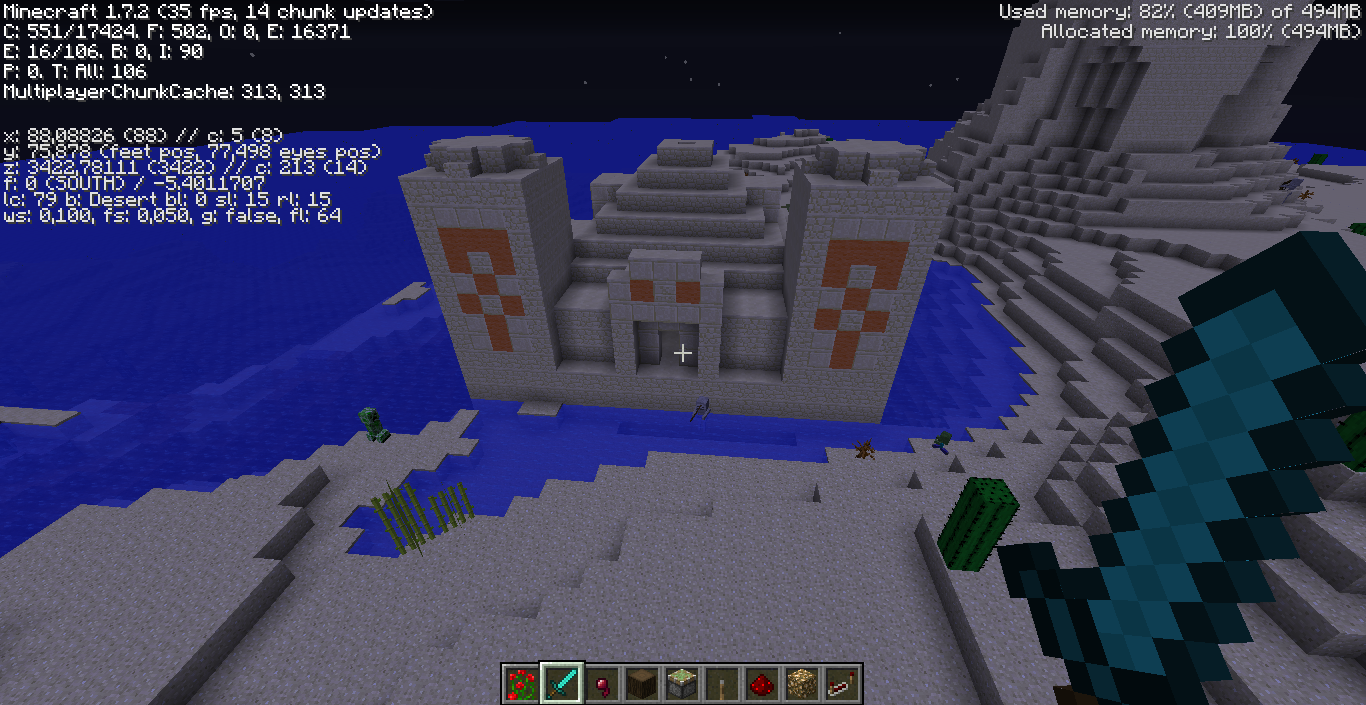Choose the small pink-red item slot
Image resolution: width=1366 pixels, height=705 pixels.
tap(601, 684)
